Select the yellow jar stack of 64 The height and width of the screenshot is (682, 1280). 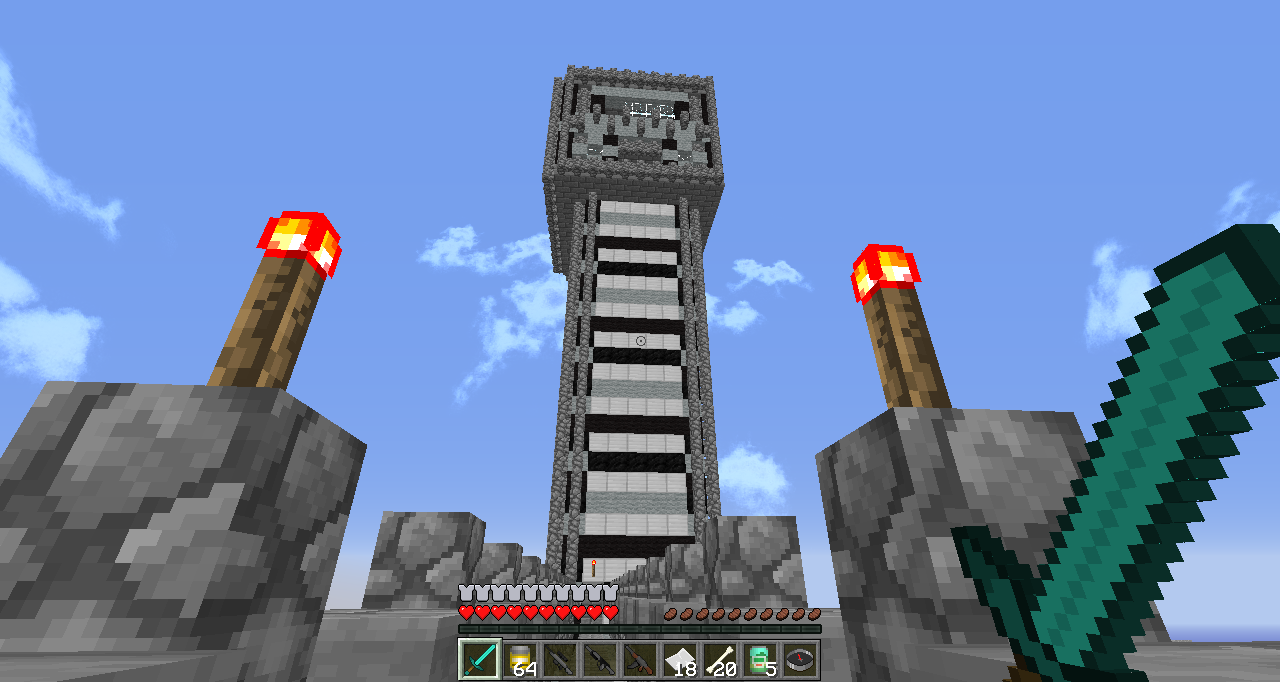[519, 660]
